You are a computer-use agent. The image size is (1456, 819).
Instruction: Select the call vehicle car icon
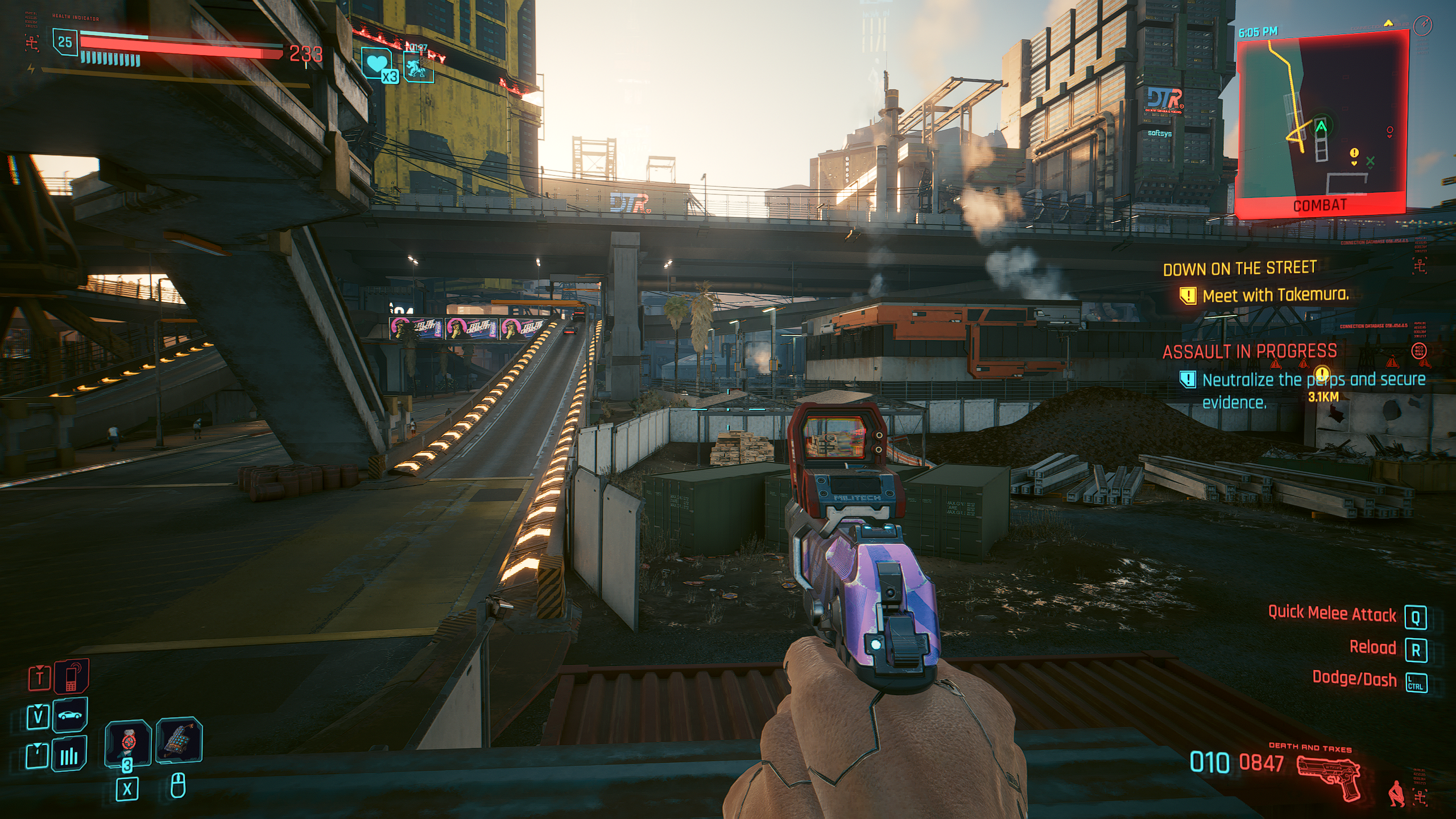coord(70,715)
